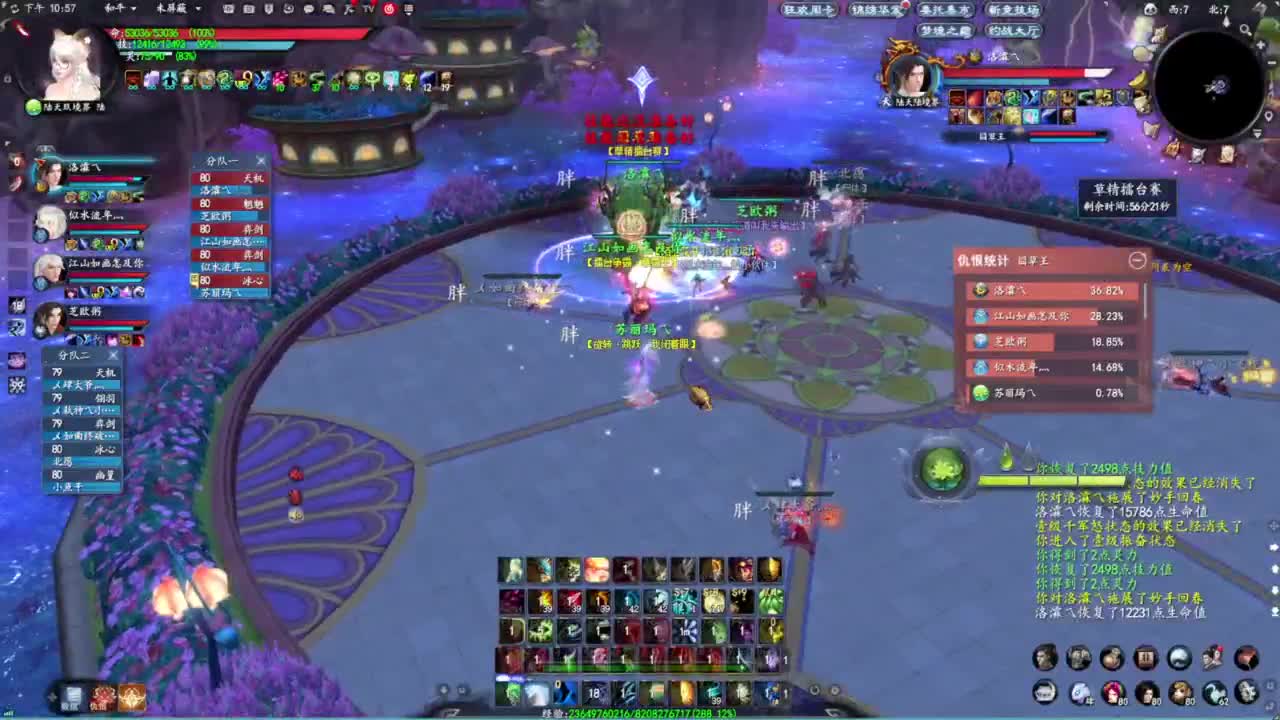Image resolution: width=1280 pixels, height=720 pixels.
Task: Click the panda icon next to the minimap coordinates
Action: click(x=1151, y=8)
